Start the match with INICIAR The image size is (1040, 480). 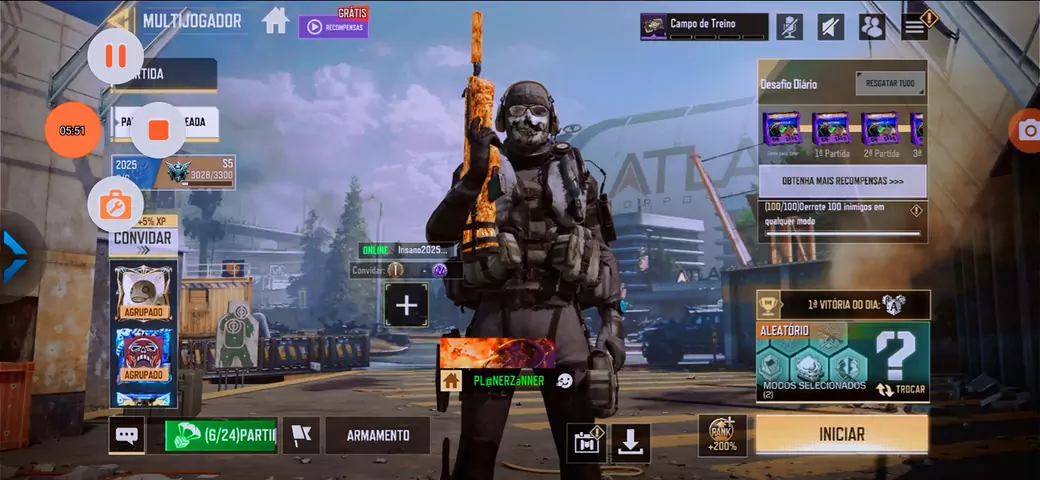(x=841, y=435)
